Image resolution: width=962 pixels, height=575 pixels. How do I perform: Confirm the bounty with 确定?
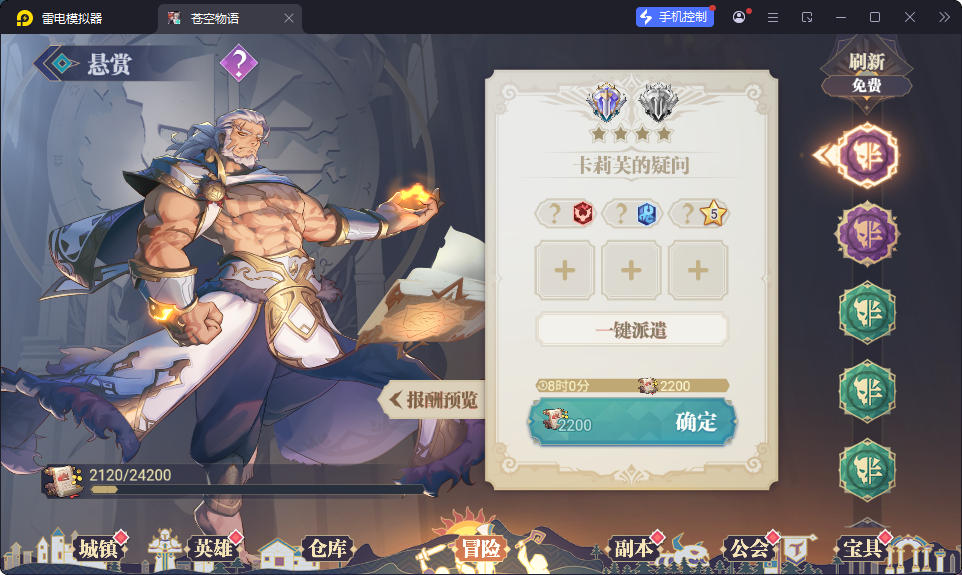pos(632,422)
